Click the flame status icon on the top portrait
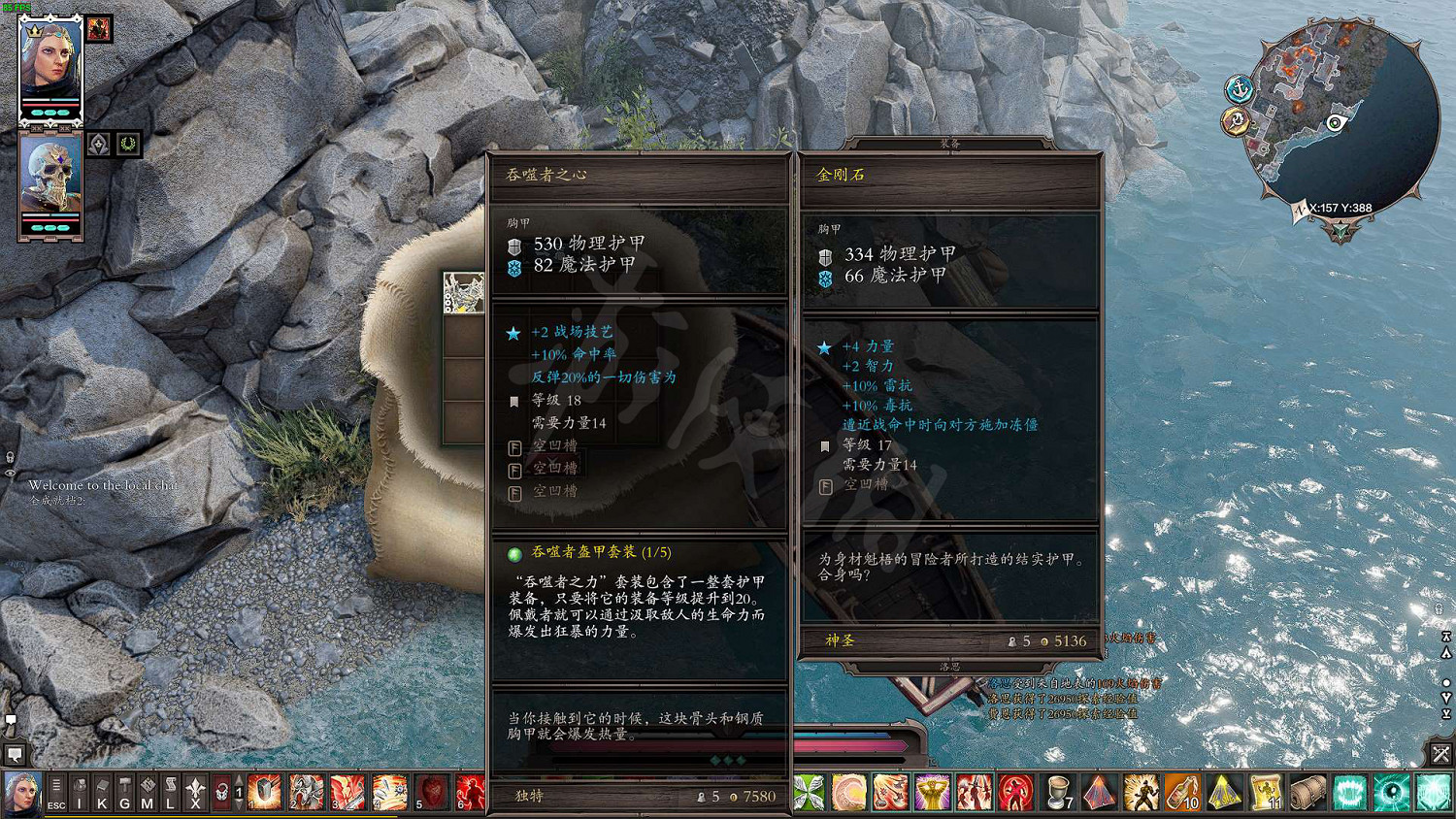The image size is (1456, 819). click(97, 31)
